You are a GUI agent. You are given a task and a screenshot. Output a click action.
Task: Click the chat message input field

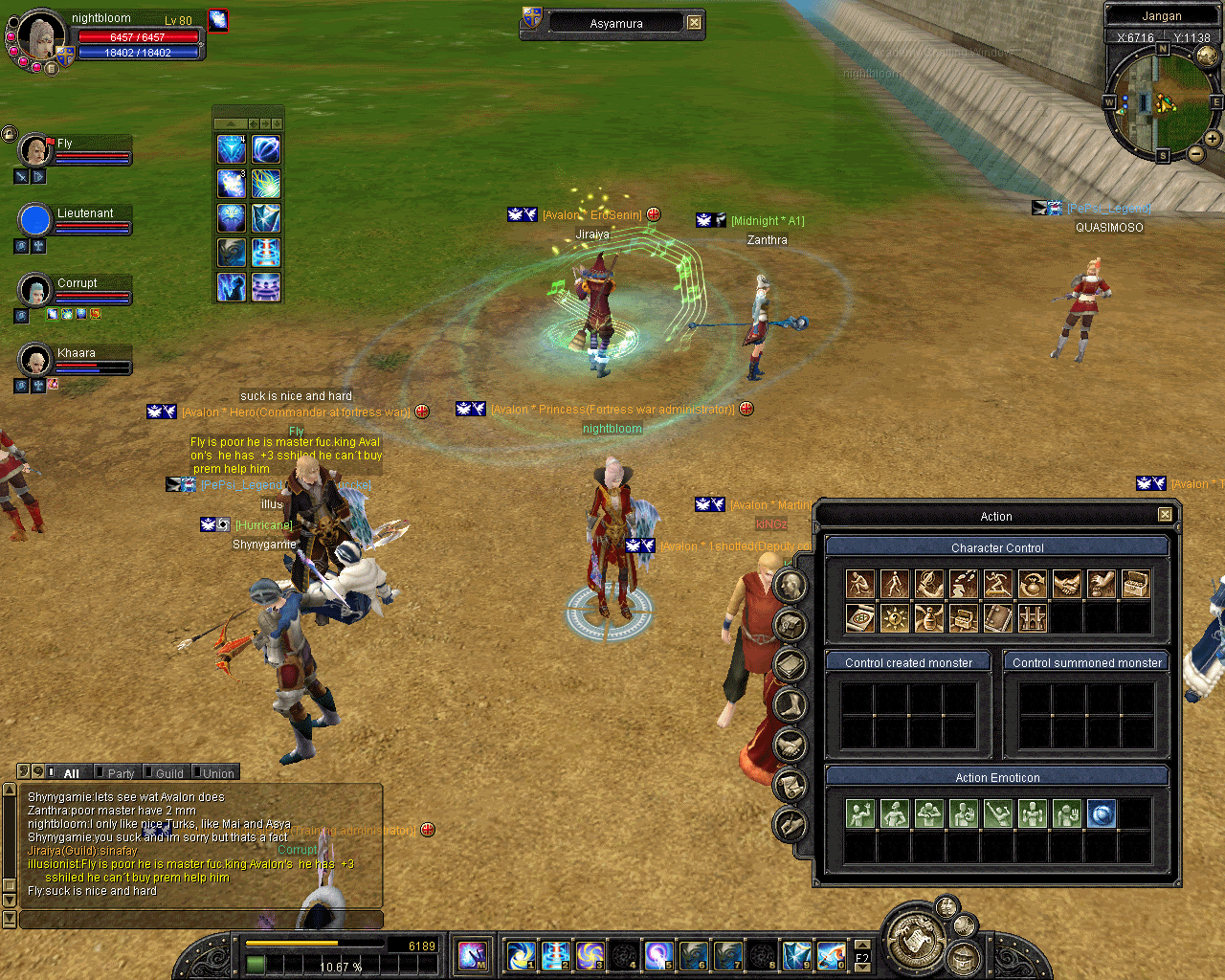tap(201, 920)
